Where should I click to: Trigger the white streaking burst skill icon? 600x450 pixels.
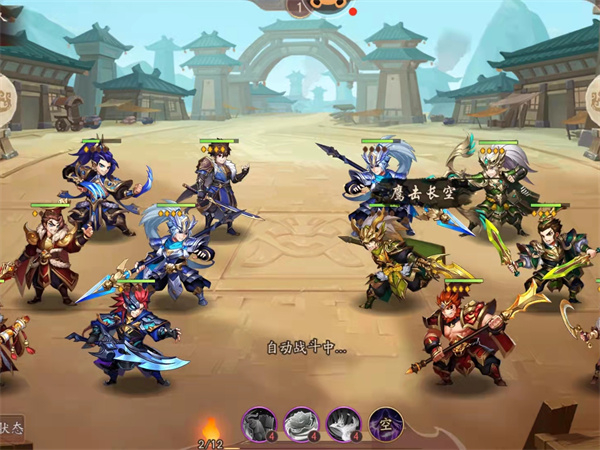pos(343,424)
